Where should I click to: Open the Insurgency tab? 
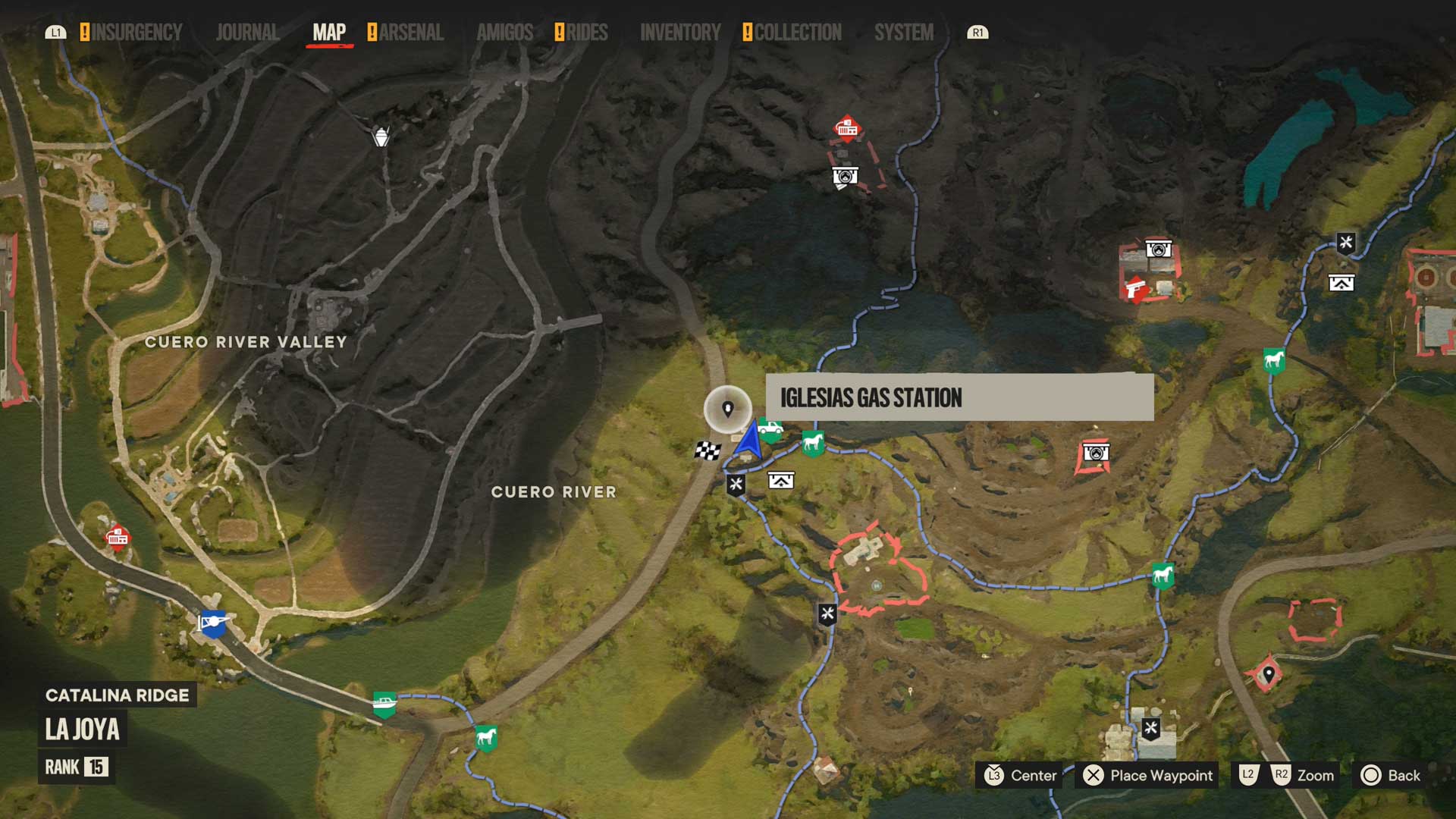coord(136,33)
